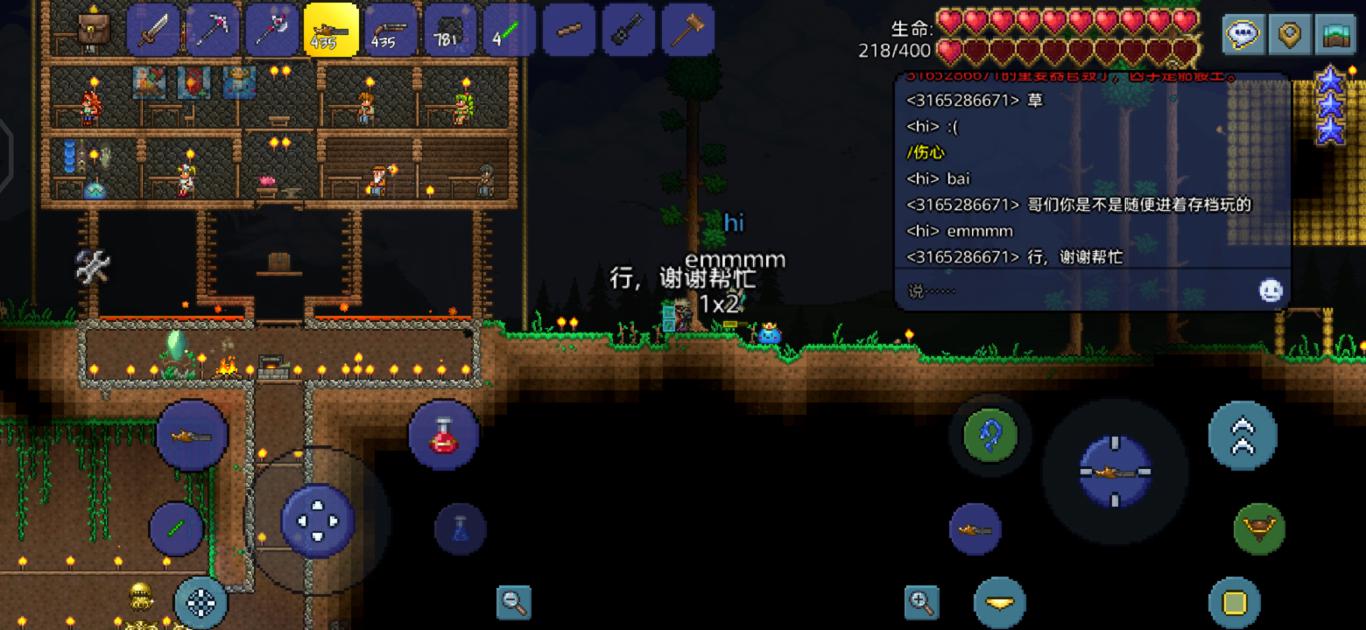Viewport: 1366px width, 630px height.
Task: Tap the yellow square button
Action: (x=1234, y=603)
